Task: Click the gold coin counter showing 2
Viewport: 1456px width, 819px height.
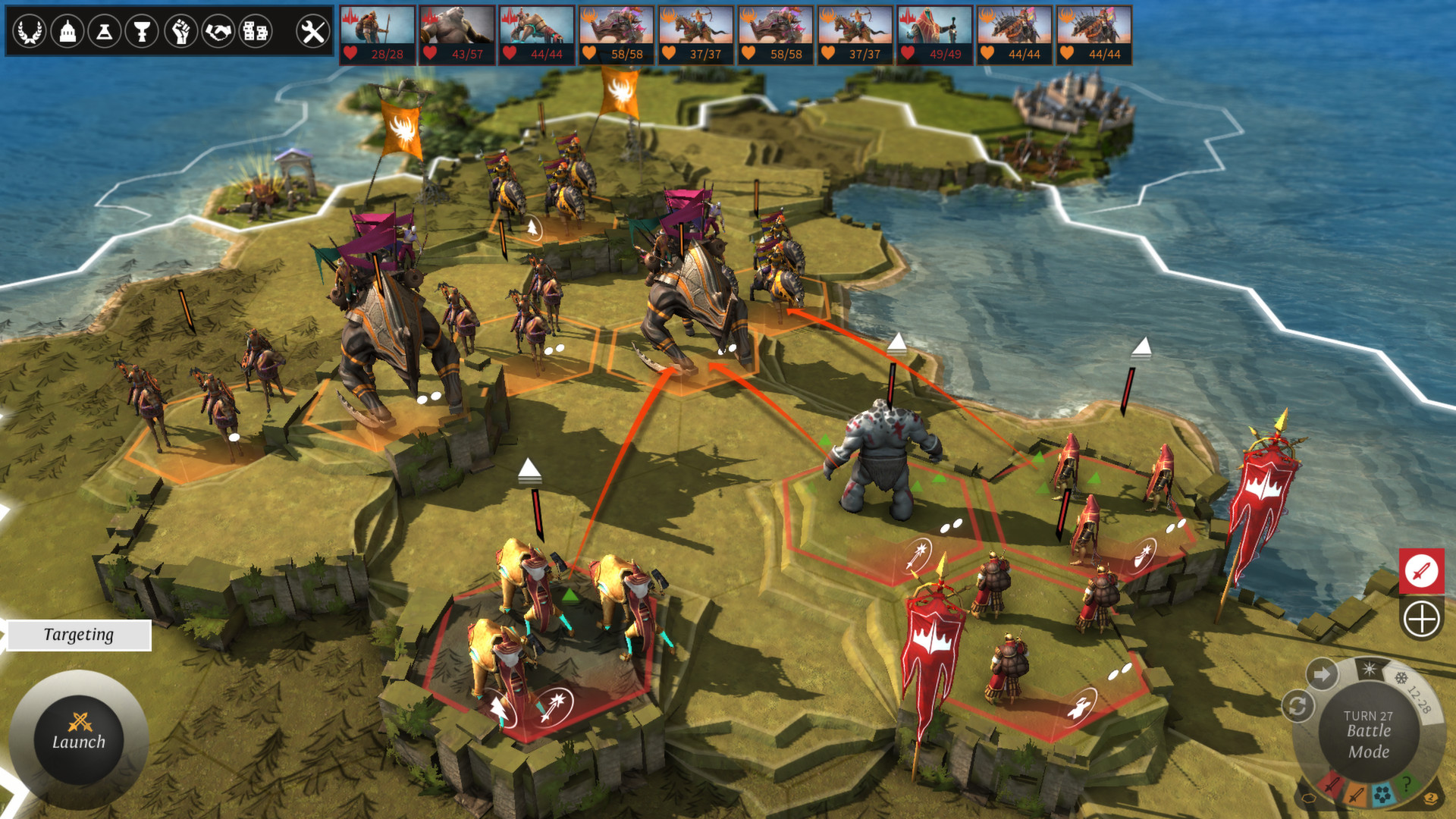Action: point(1430,797)
